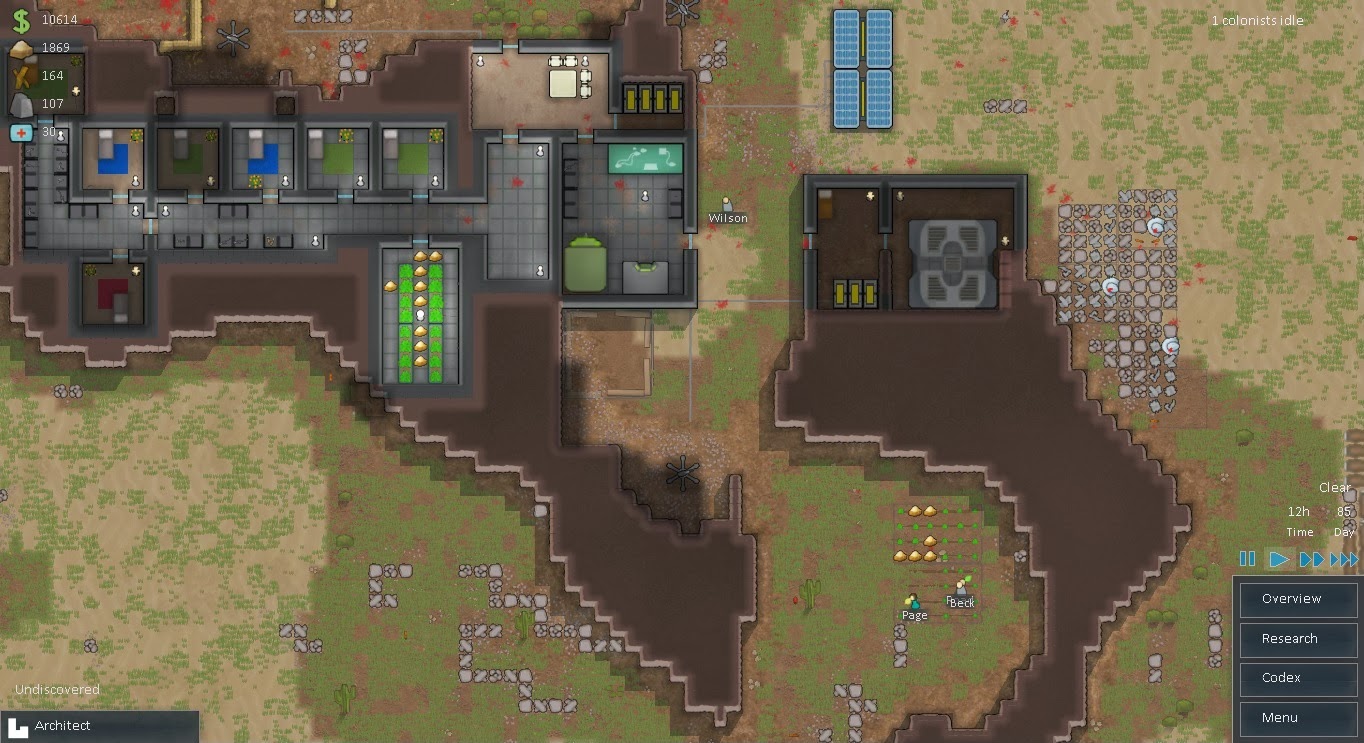Open the Research screen
Screen dimensions: 1364x743
1297,639
